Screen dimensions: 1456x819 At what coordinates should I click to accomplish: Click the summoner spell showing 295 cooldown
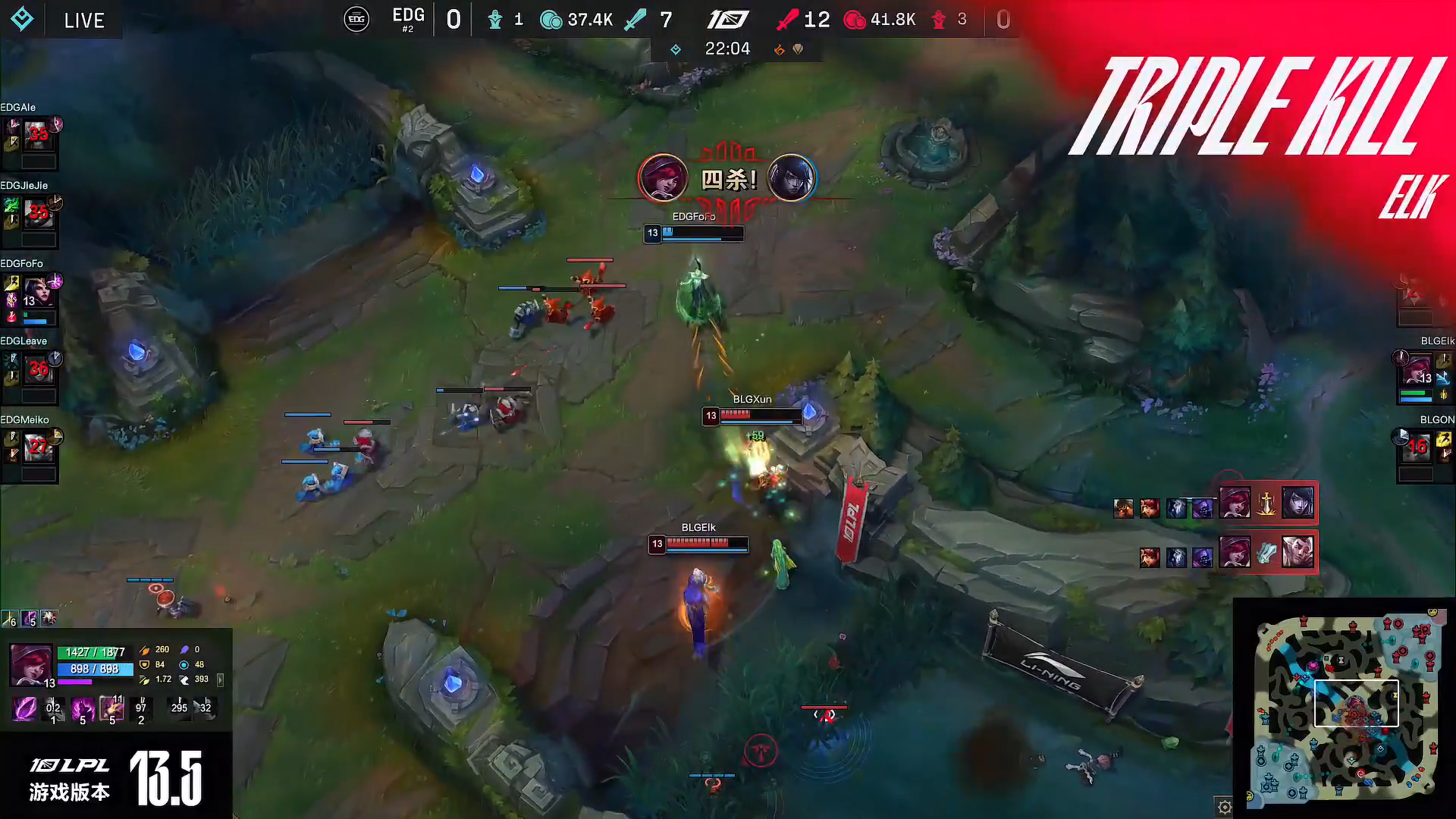click(179, 708)
